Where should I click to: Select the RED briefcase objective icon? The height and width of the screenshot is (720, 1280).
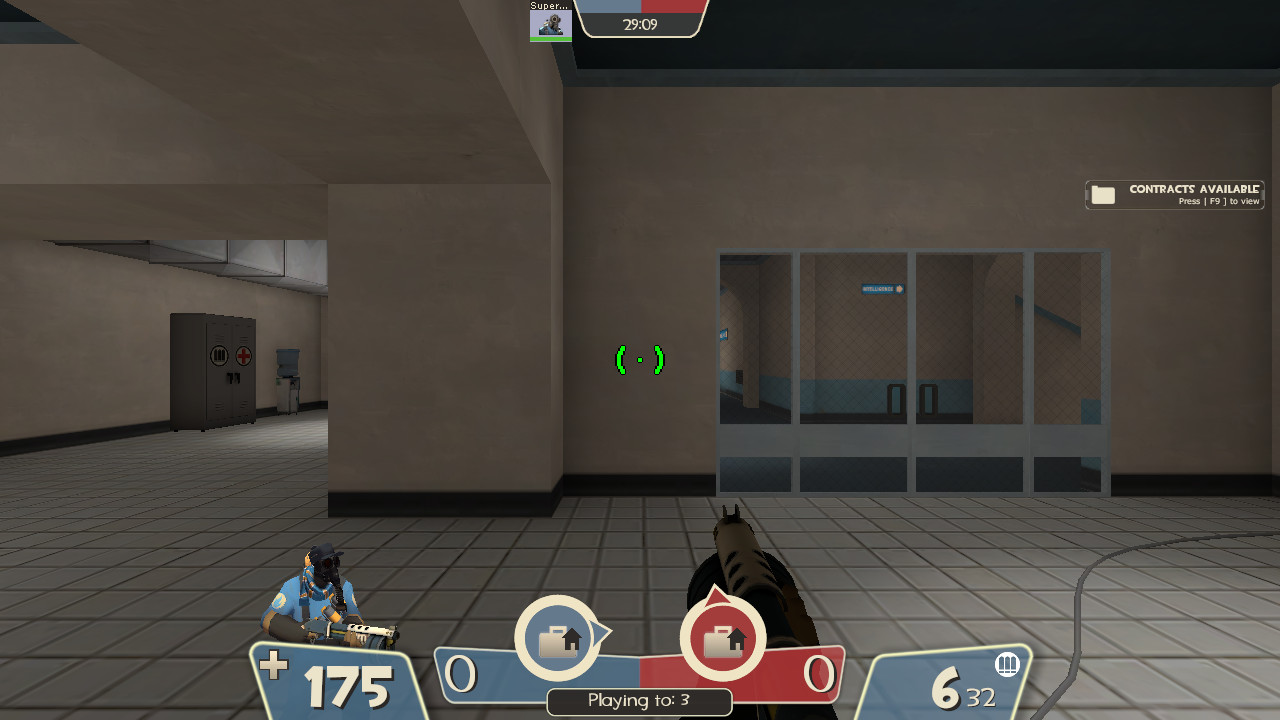click(722, 638)
